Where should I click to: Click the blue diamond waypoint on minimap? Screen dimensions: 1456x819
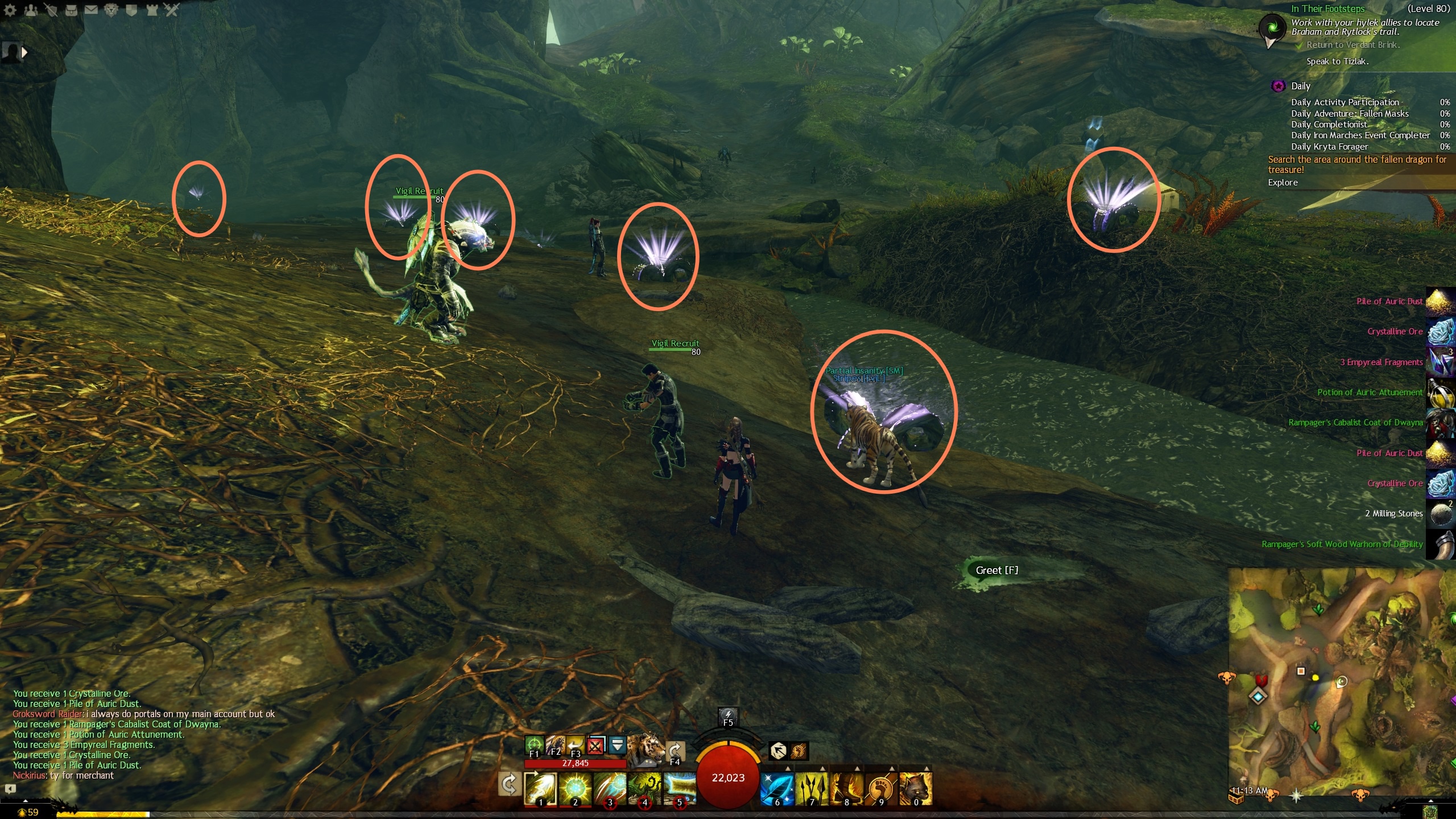[x=1259, y=696]
